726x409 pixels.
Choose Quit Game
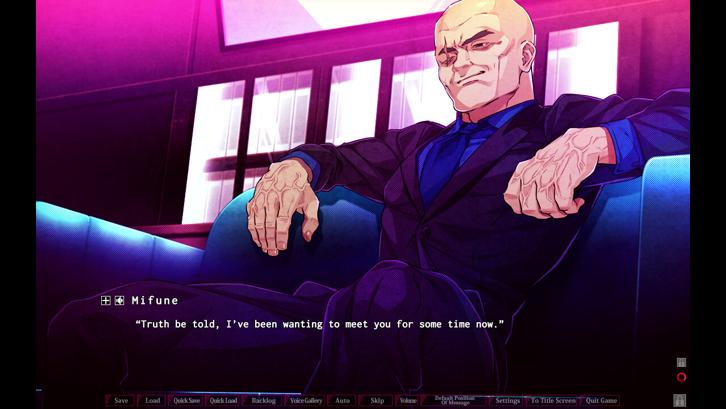602,401
